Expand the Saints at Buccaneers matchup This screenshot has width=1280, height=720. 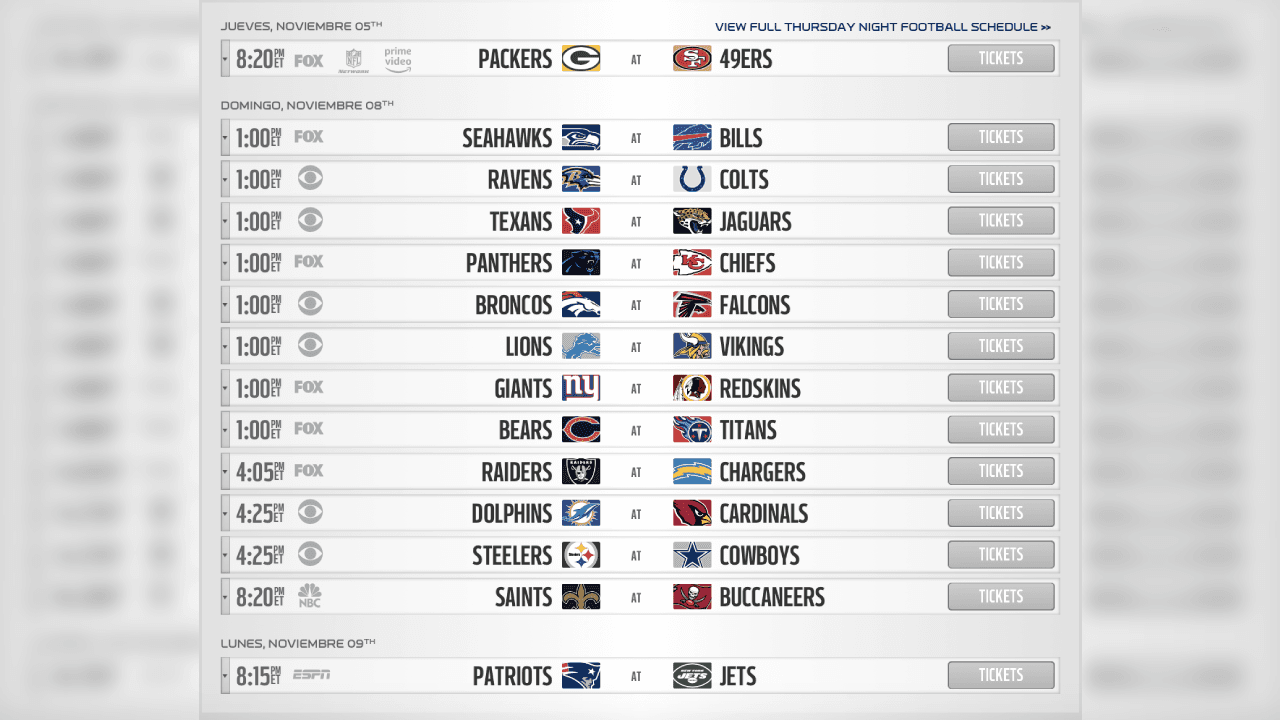tap(224, 596)
